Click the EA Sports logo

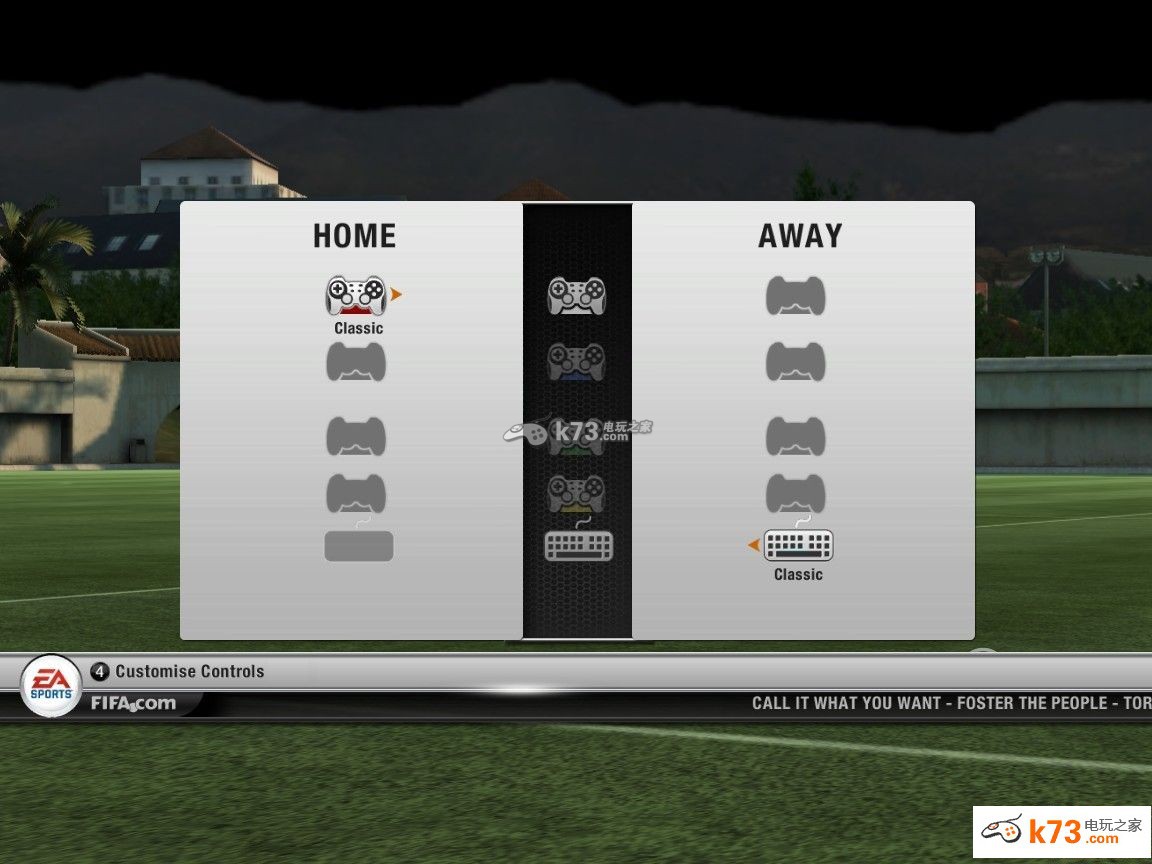pyautogui.click(x=51, y=685)
